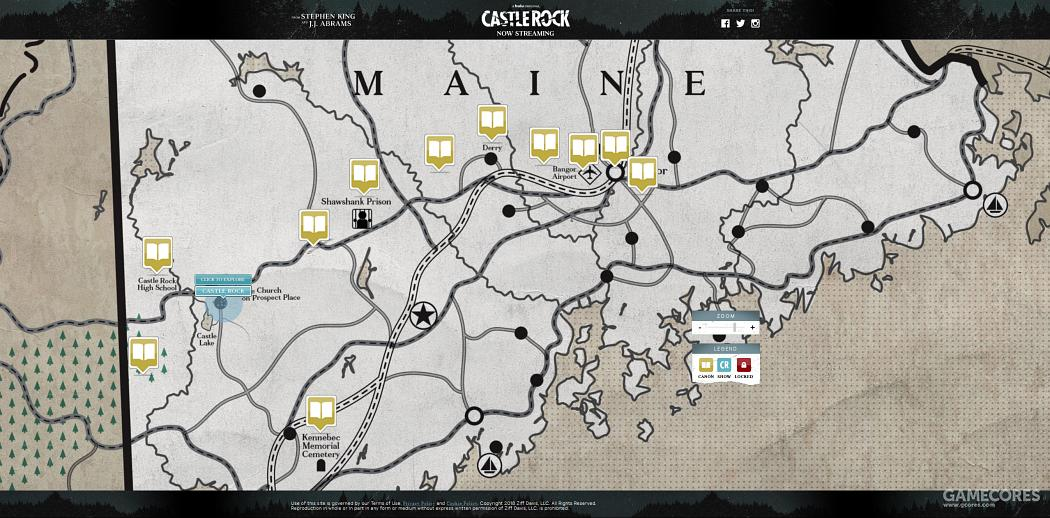Open the Shawshank Prison book marker
This screenshot has height=518, width=1050.
click(364, 175)
